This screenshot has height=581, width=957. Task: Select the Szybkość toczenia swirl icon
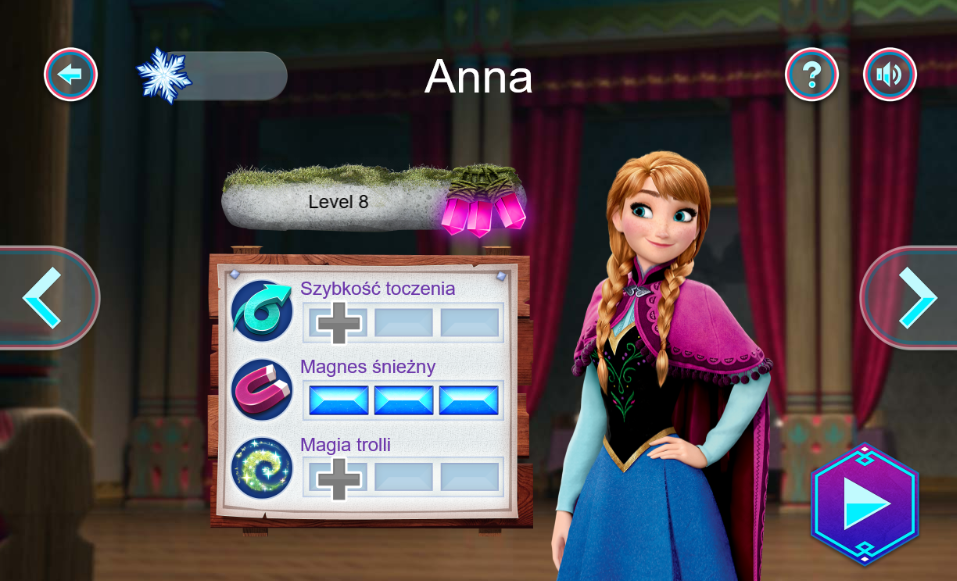(x=262, y=311)
